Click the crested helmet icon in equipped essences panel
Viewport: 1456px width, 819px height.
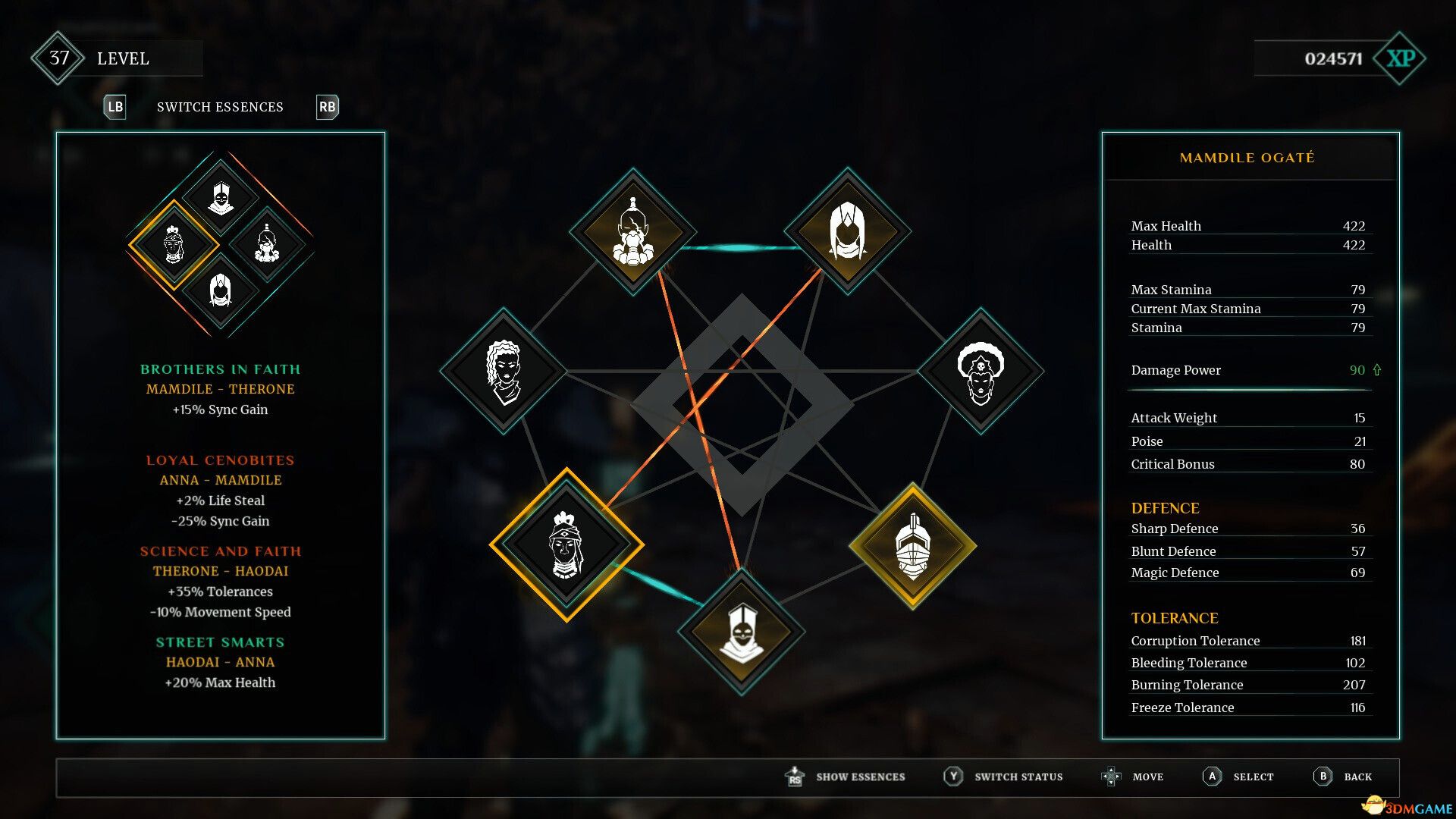click(x=221, y=197)
